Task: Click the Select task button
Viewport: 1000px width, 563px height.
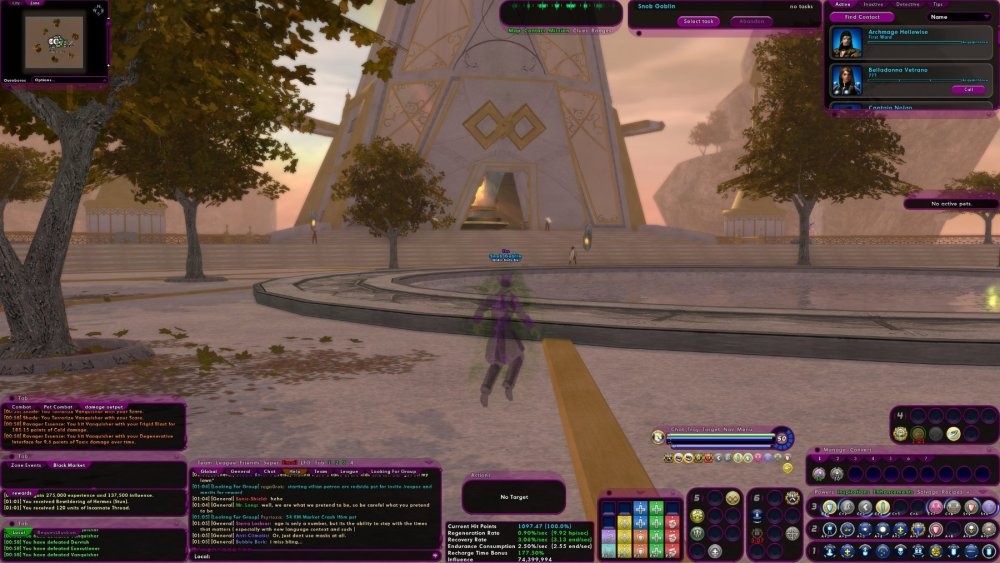Action: click(697, 21)
